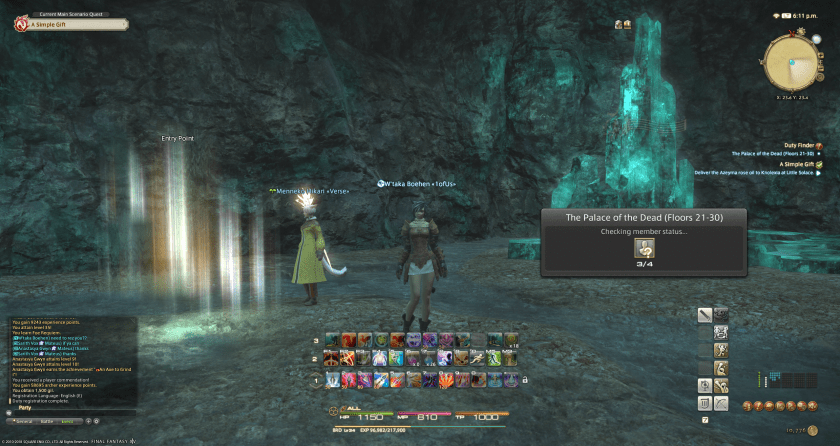
Task: Select the Duty Finder entry in the duty list
Action: [797, 145]
